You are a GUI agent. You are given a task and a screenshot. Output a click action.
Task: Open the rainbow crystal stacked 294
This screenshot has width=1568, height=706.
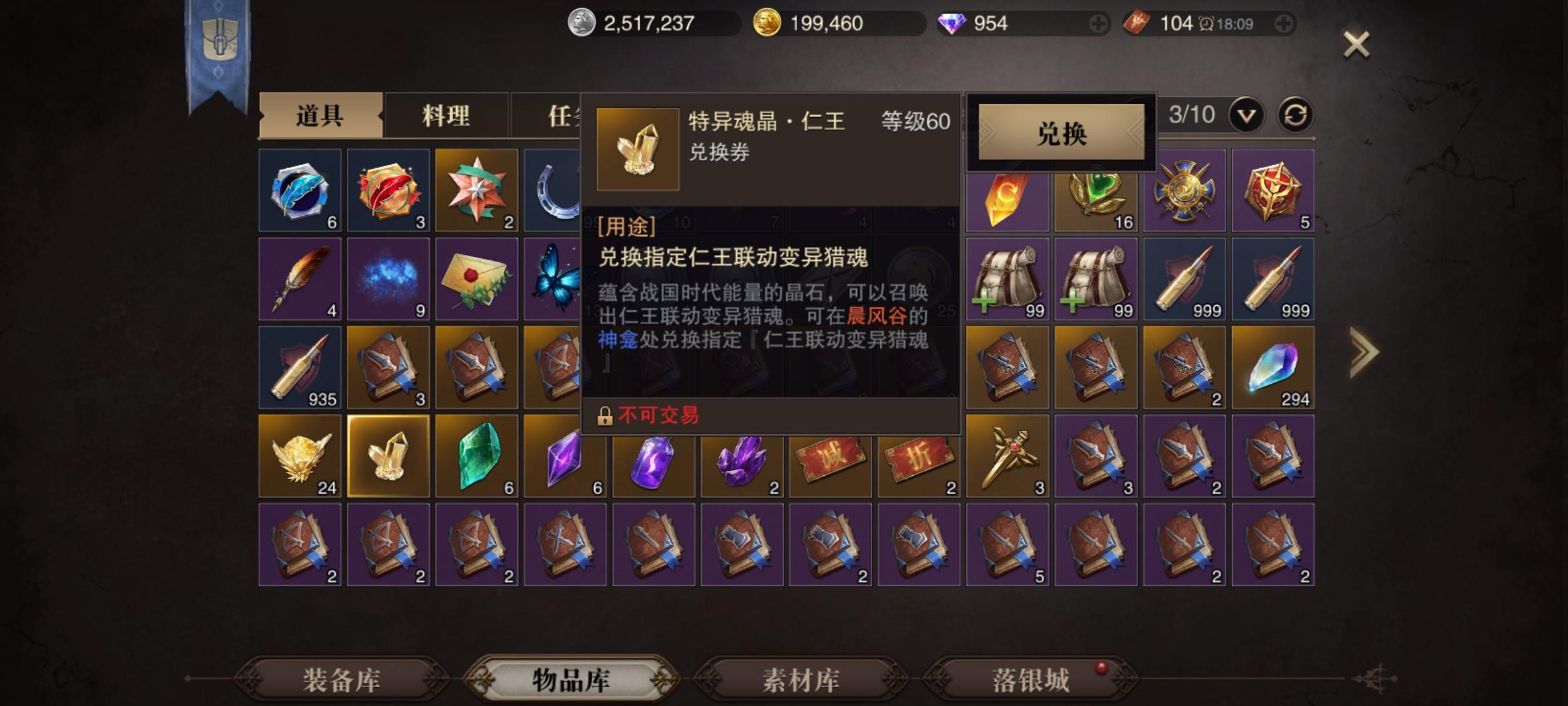click(x=1271, y=366)
